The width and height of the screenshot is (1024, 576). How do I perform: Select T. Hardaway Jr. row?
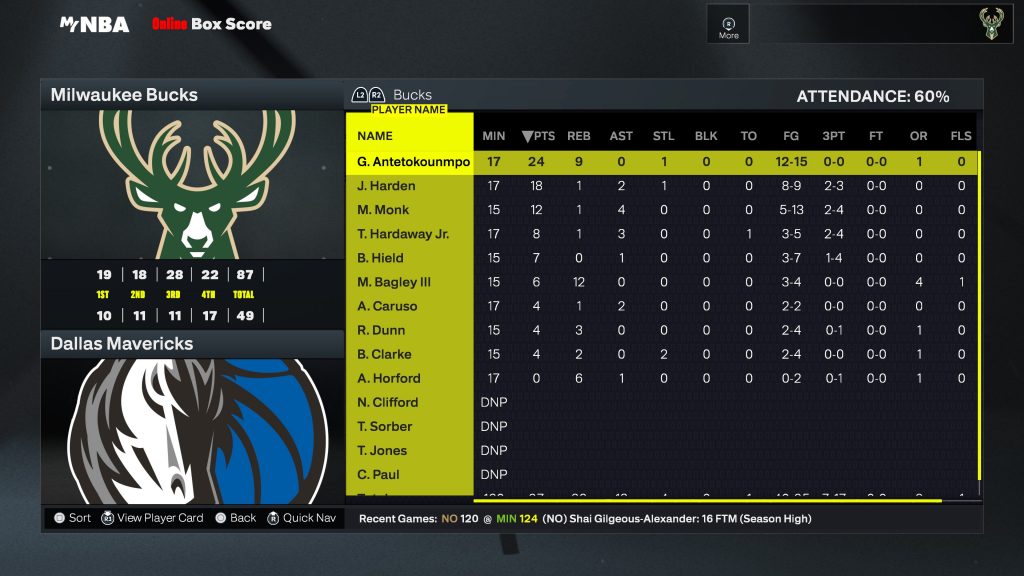(x=402, y=234)
